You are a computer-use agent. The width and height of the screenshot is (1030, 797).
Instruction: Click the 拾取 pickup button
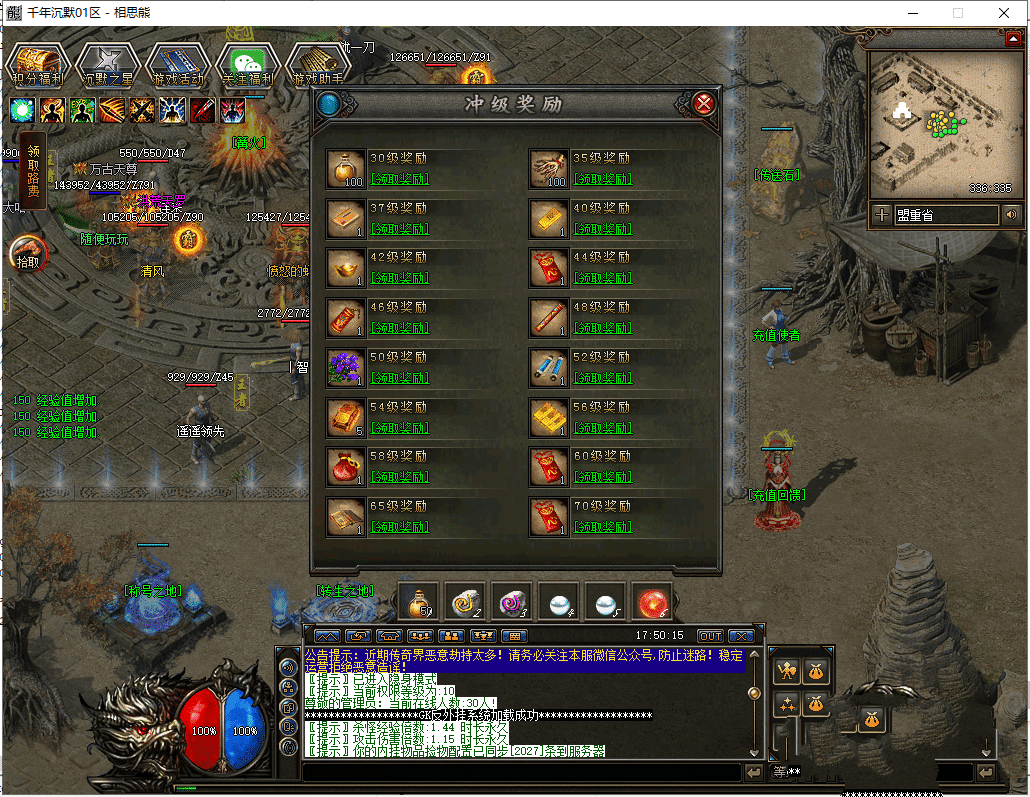[x=28, y=253]
